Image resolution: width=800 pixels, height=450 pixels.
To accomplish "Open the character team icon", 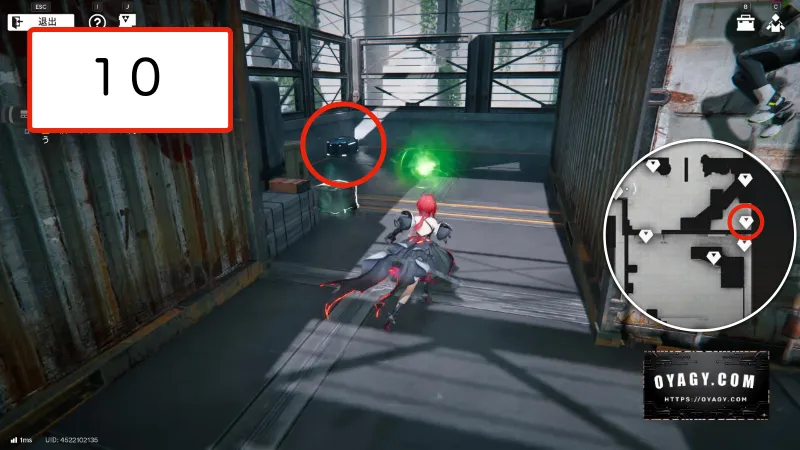I will (776, 24).
